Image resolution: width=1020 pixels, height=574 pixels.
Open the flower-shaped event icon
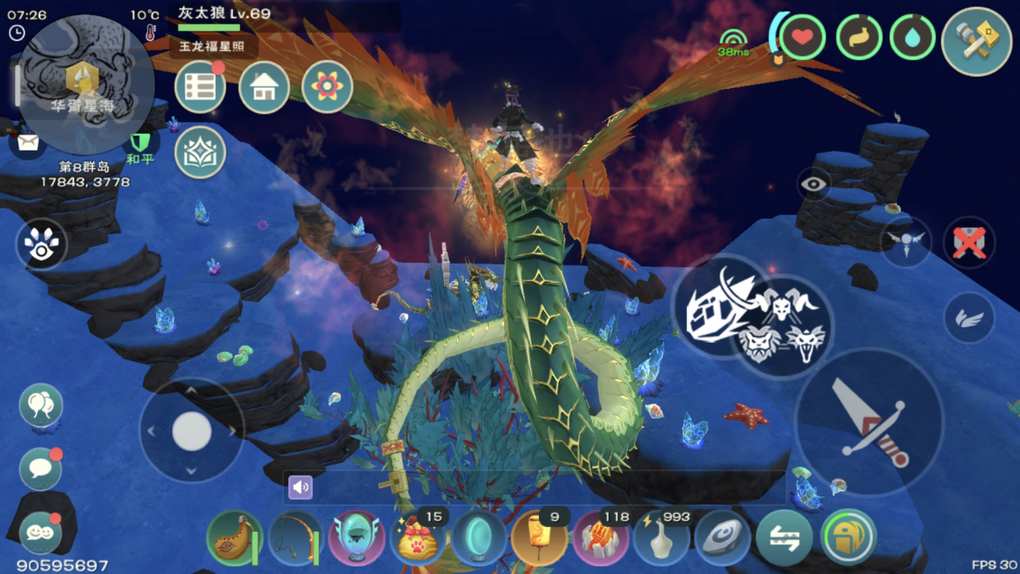pos(327,87)
